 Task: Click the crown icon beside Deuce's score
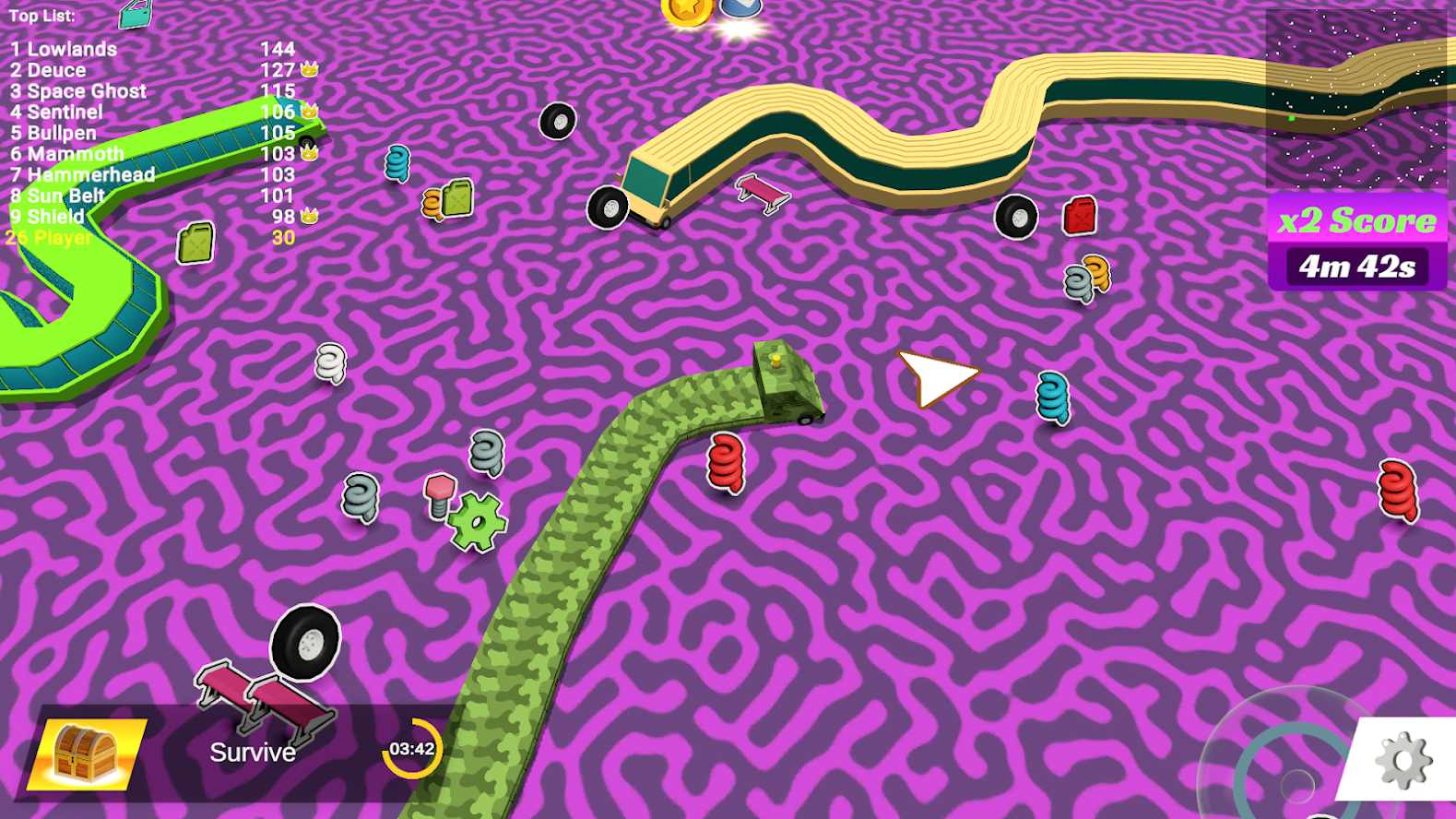pos(308,69)
